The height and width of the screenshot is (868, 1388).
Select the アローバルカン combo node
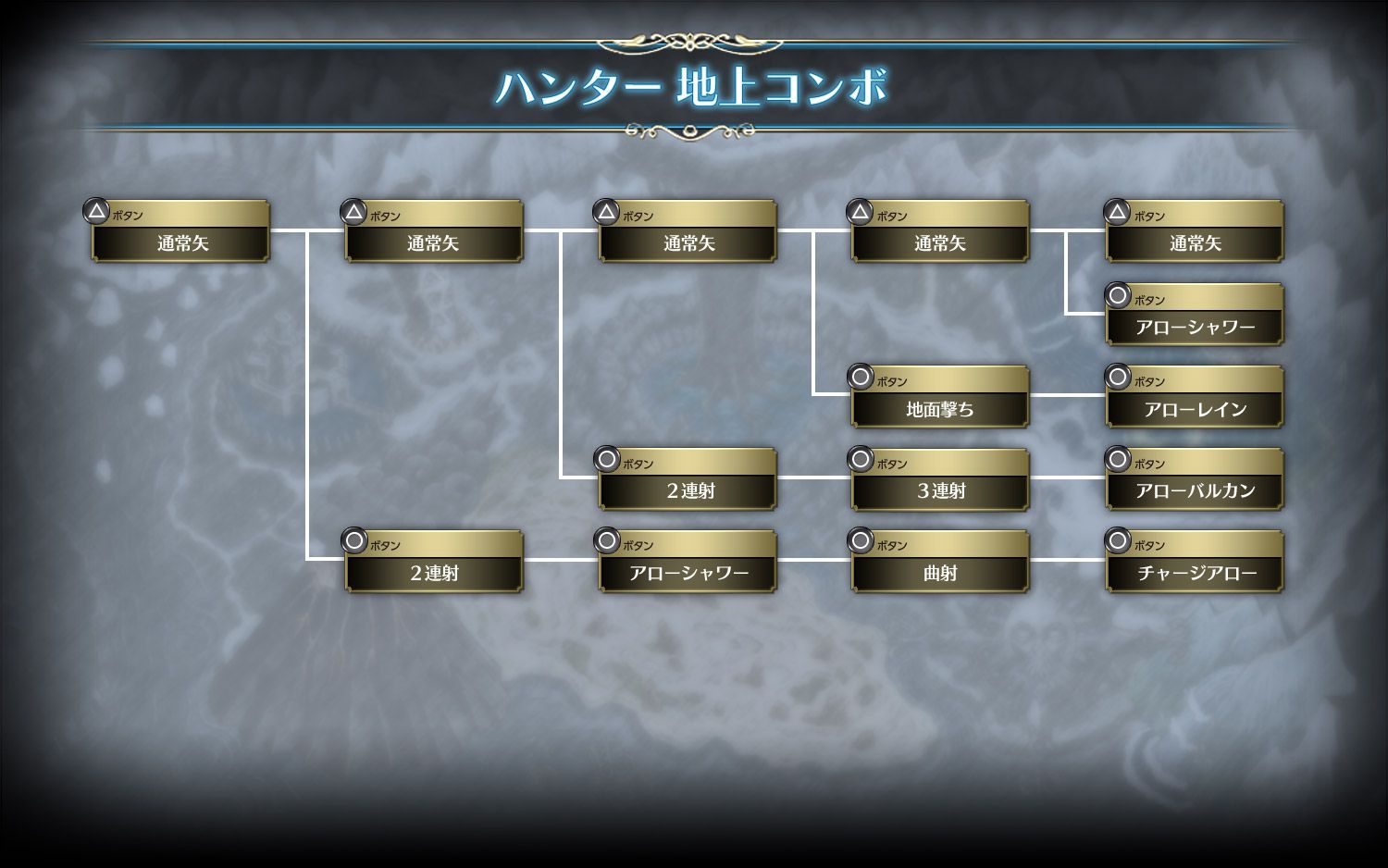pyautogui.click(x=1194, y=489)
